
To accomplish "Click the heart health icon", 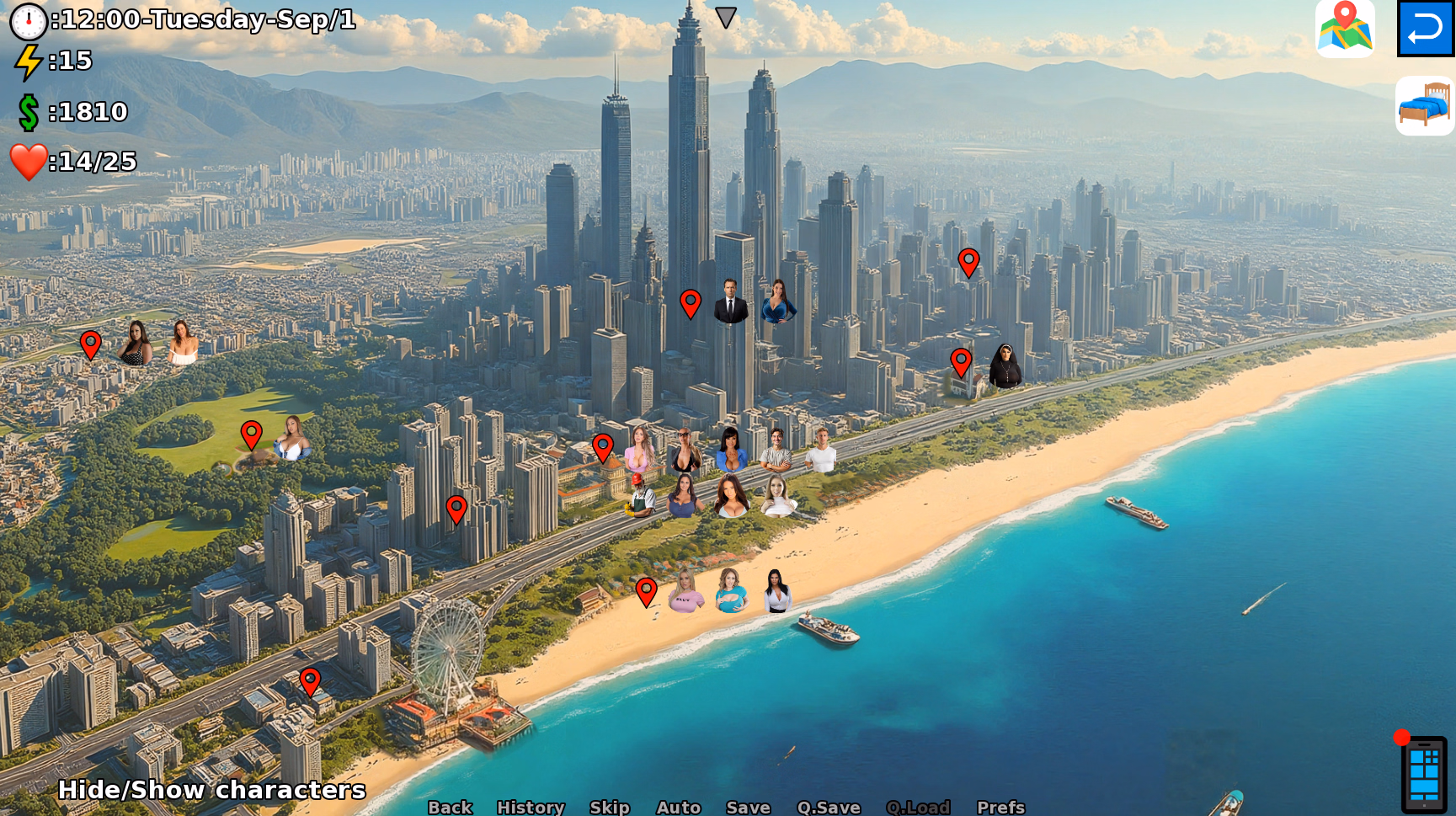I will (x=28, y=161).
